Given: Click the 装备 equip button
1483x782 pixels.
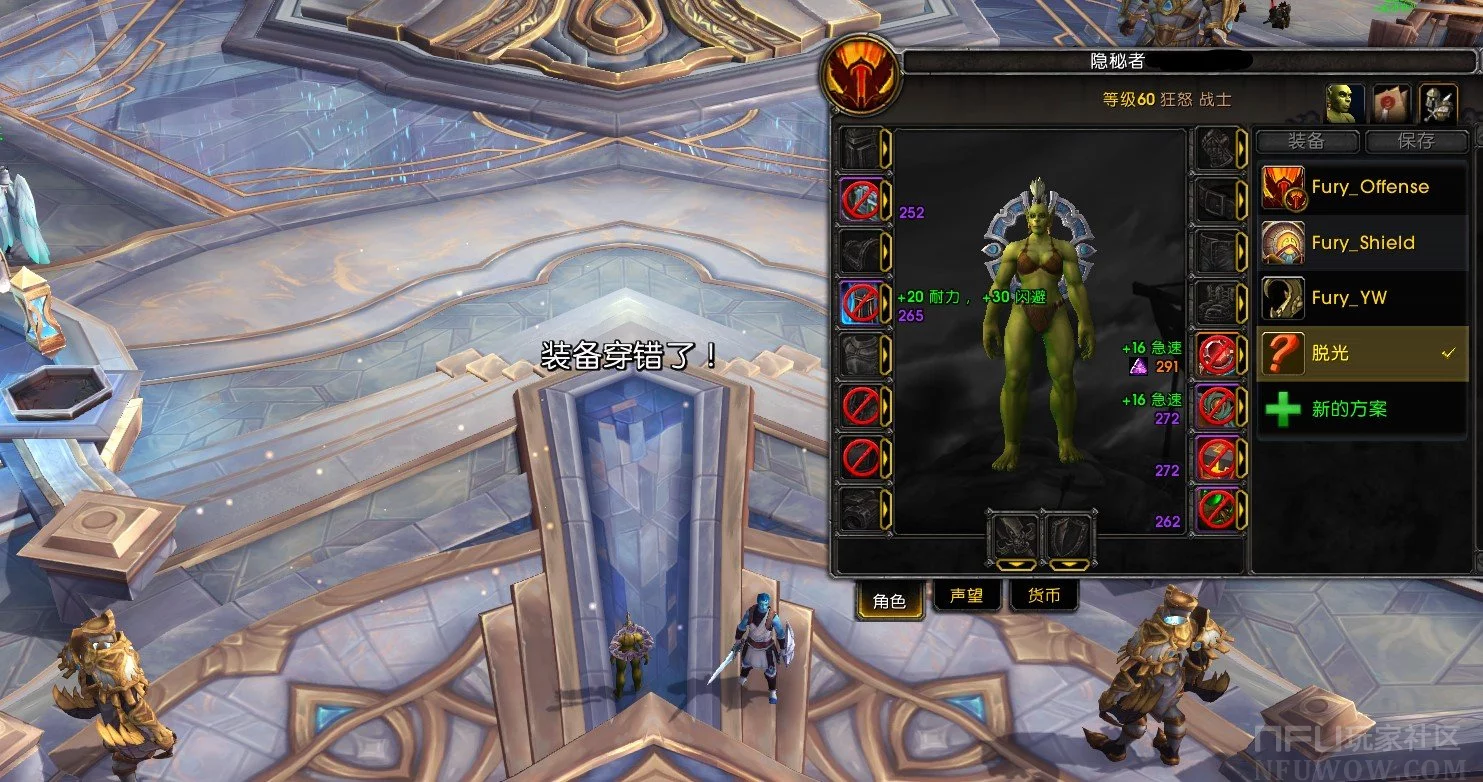Looking at the screenshot, I should tap(1306, 141).
